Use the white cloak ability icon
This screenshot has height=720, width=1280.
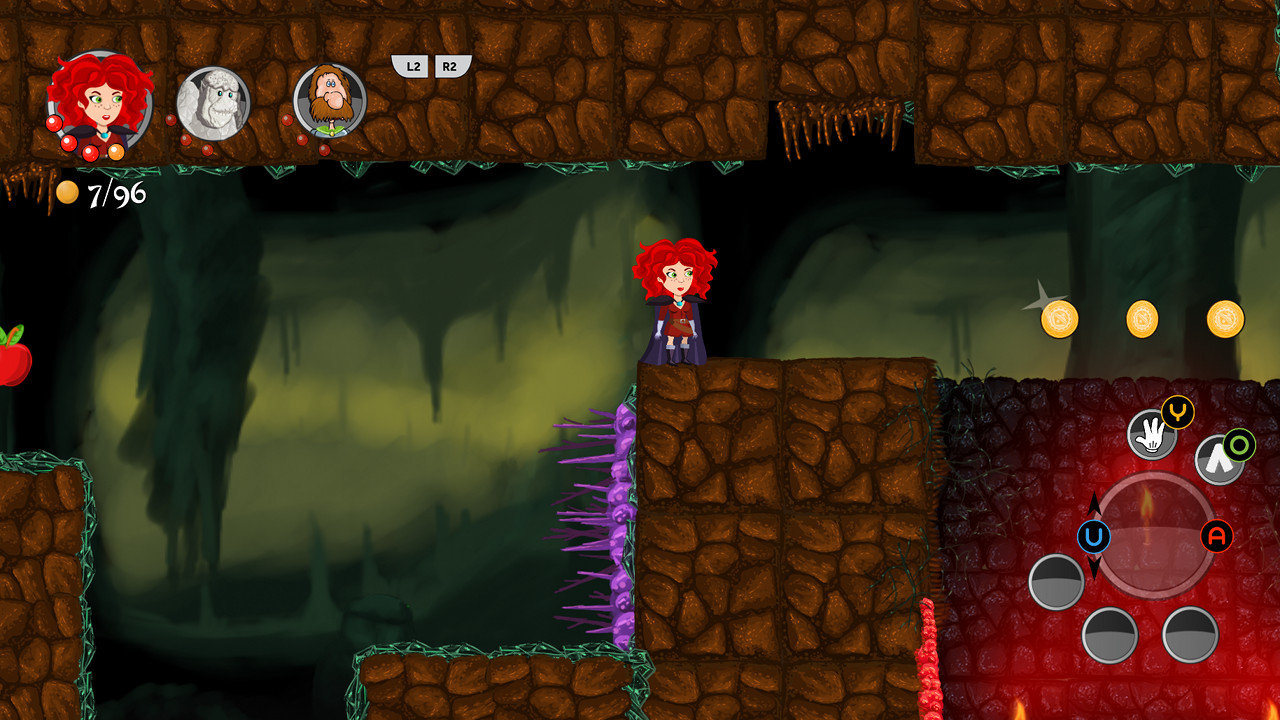[x=1218, y=460]
